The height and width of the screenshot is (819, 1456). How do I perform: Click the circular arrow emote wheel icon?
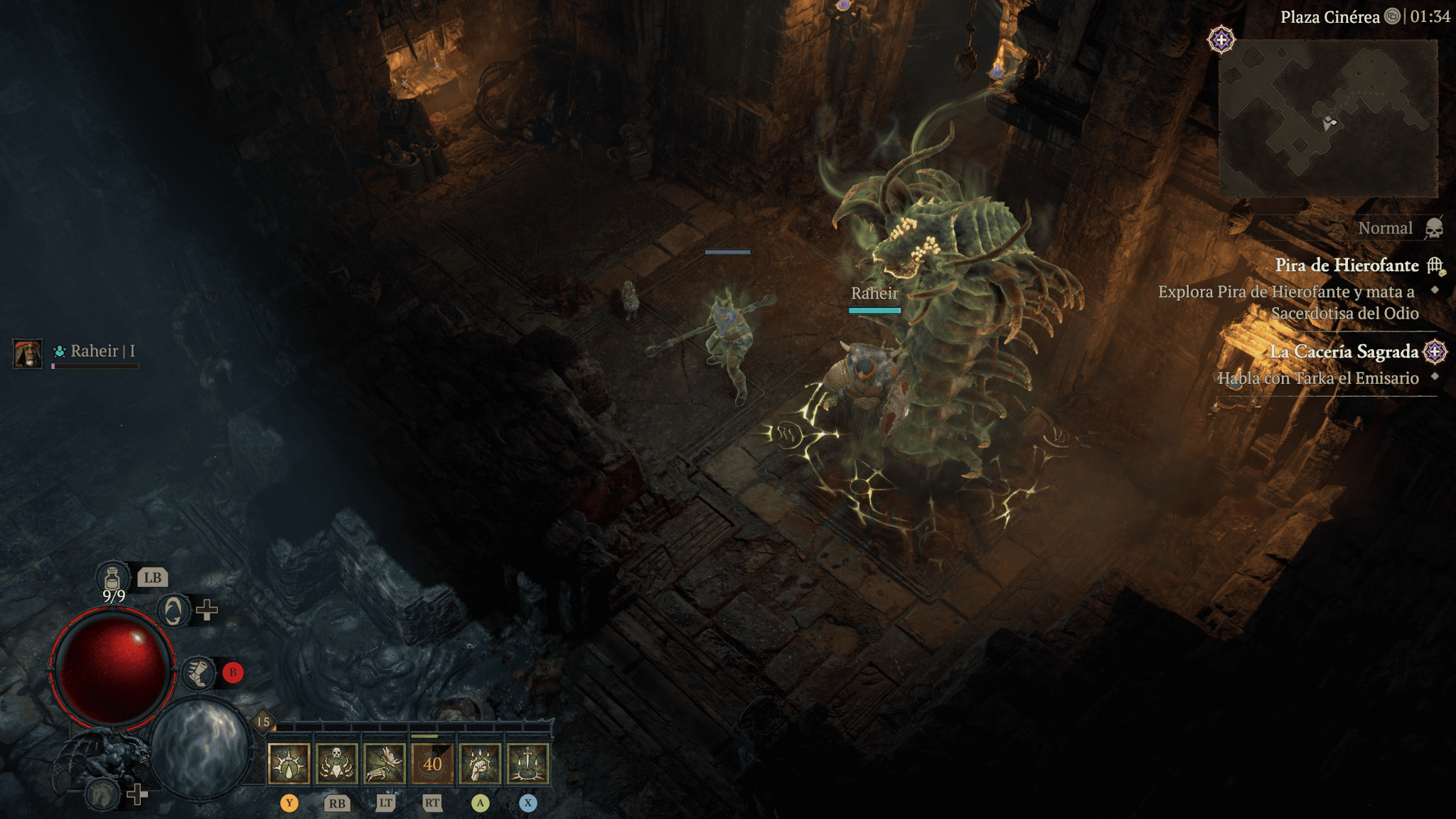coord(173,610)
